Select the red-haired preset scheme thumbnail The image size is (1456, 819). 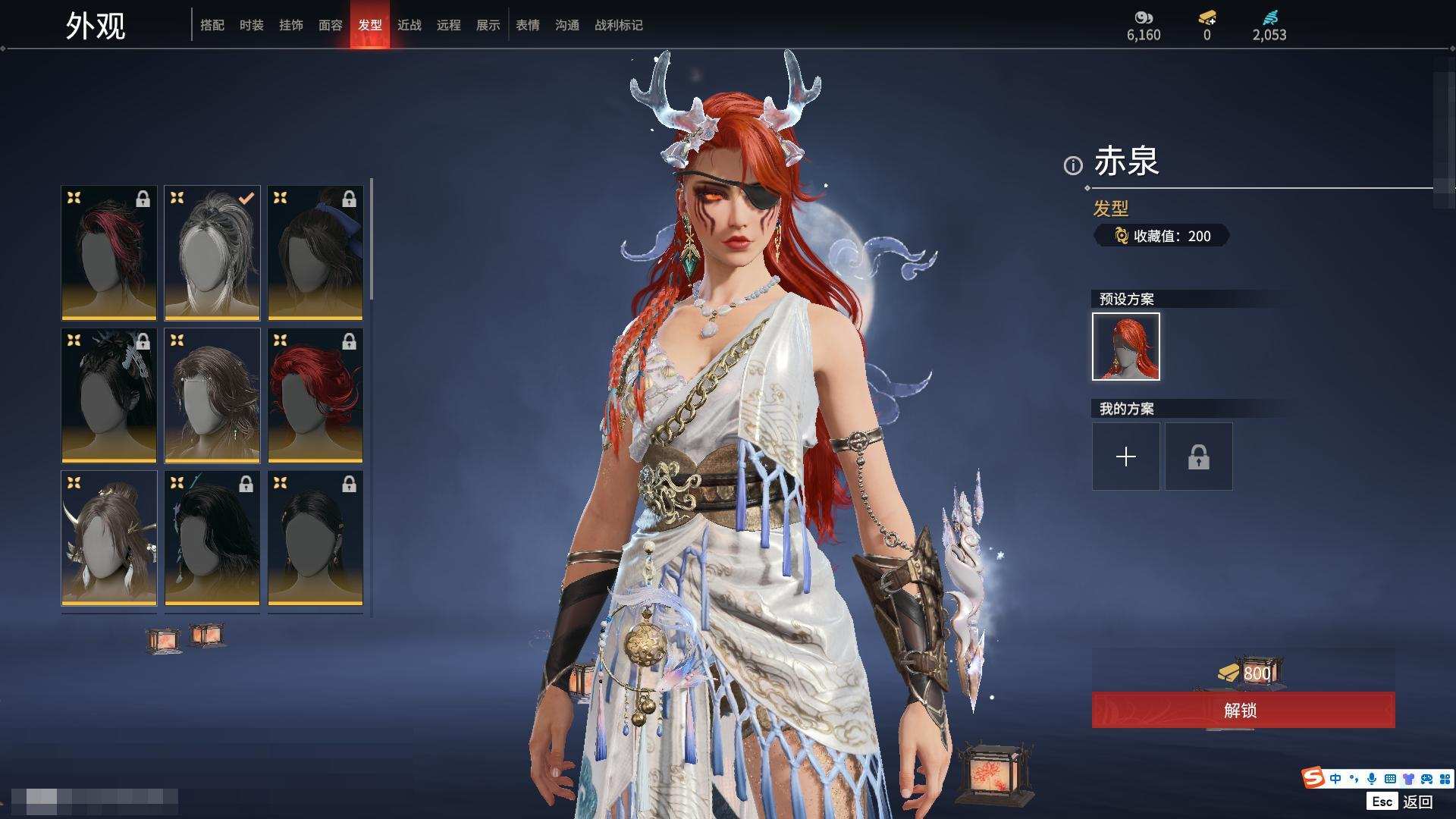[x=1125, y=347]
